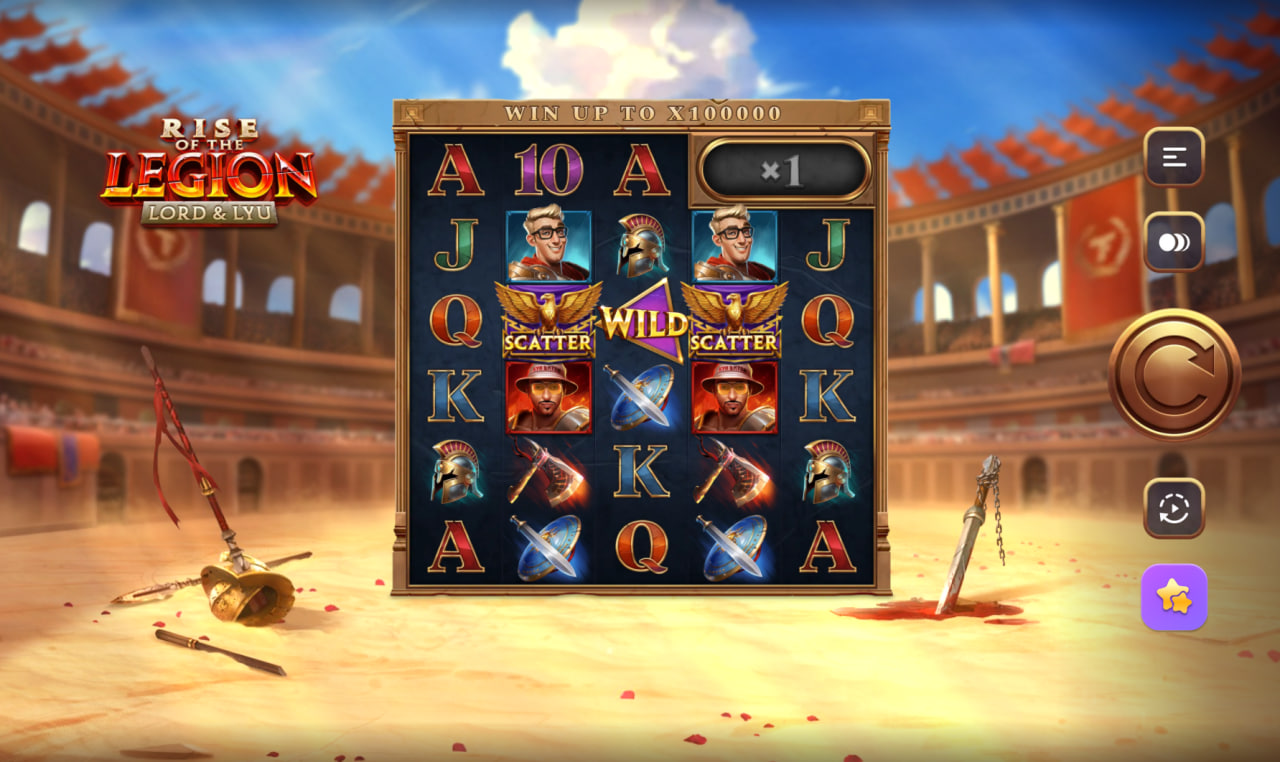Click the blond gladiator symbol on reel two
Viewport: 1280px width, 762px height.
[547, 245]
